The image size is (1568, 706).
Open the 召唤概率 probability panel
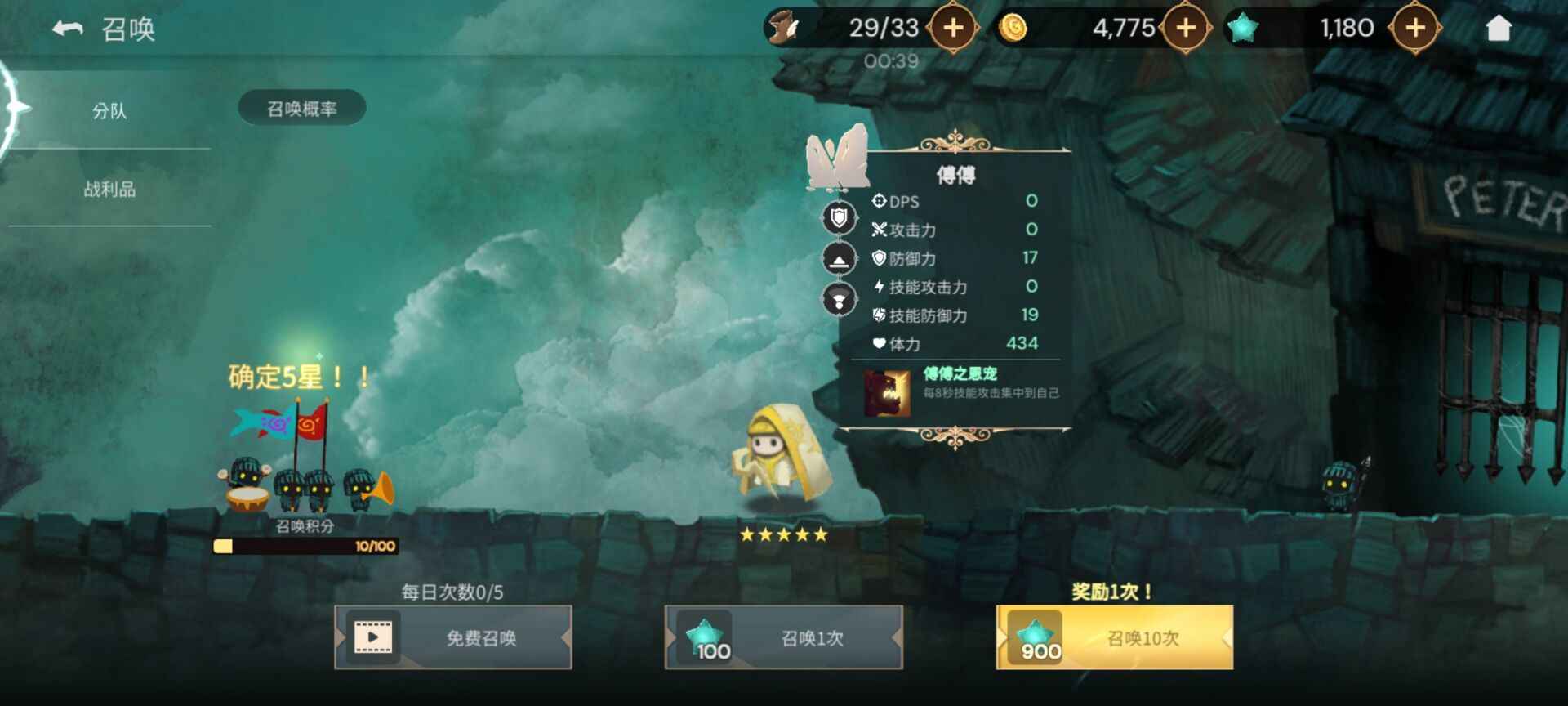pos(299,106)
